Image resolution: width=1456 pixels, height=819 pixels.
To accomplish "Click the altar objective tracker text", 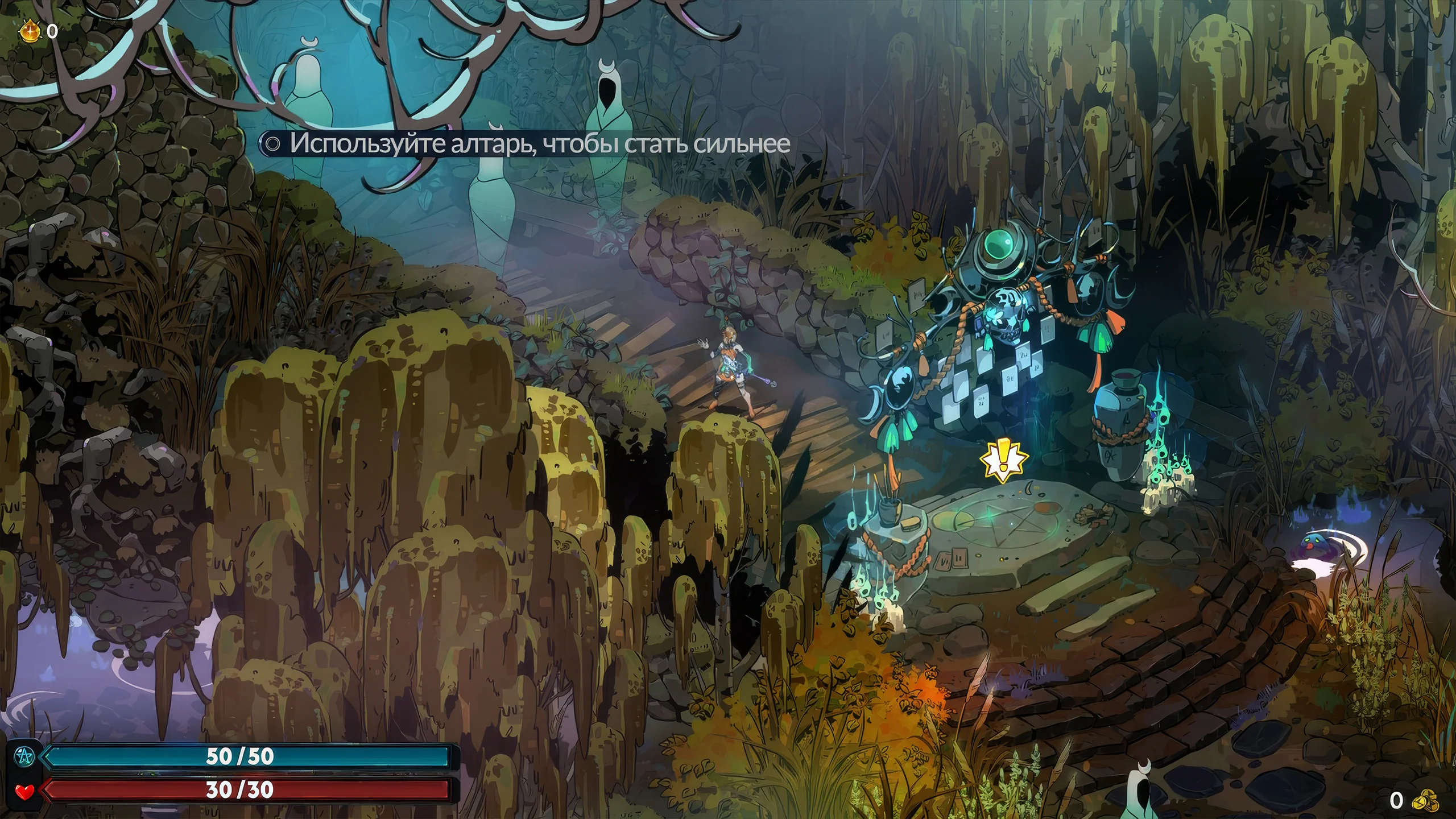I will pyautogui.click(x=539, y=143).
